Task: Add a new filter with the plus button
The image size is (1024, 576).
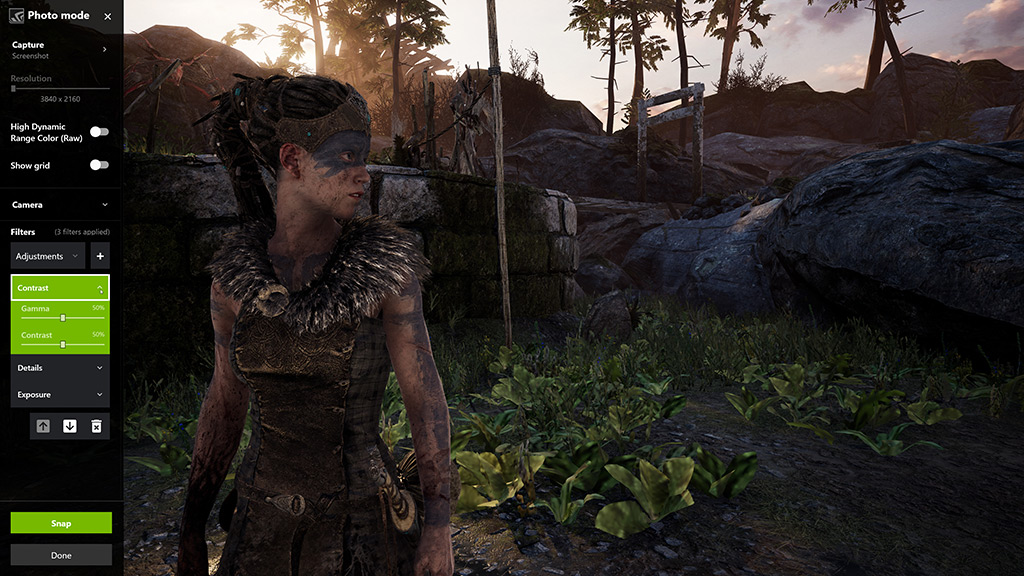Action: [x=100, y=256]
